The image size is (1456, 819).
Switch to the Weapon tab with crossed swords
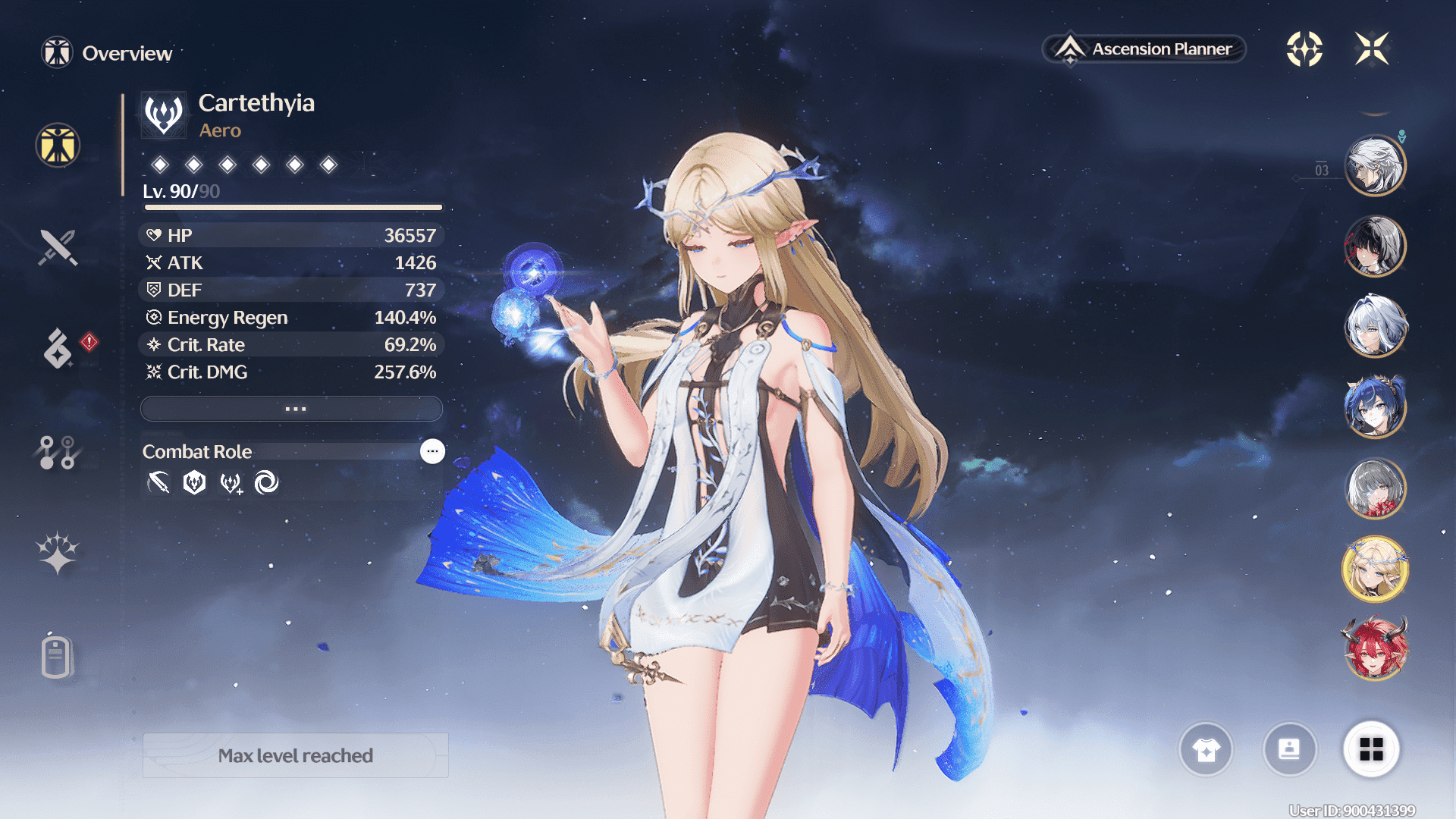coord(58,247)
